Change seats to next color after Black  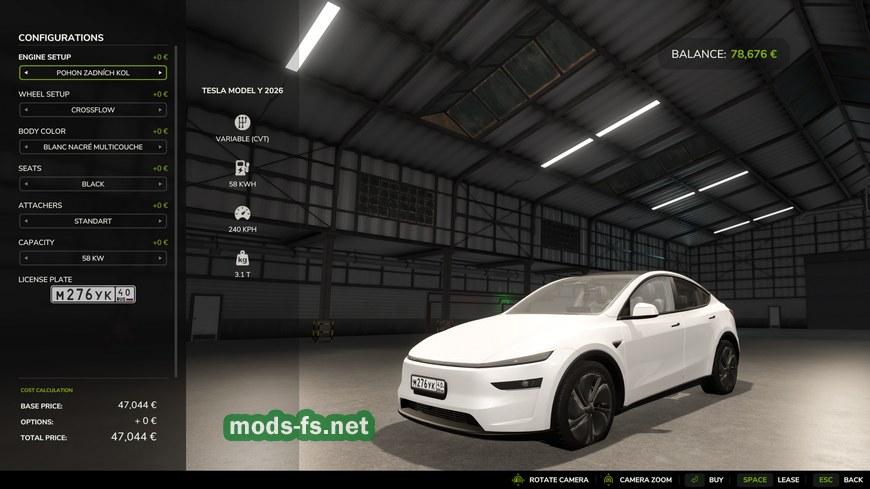[160, 184]
